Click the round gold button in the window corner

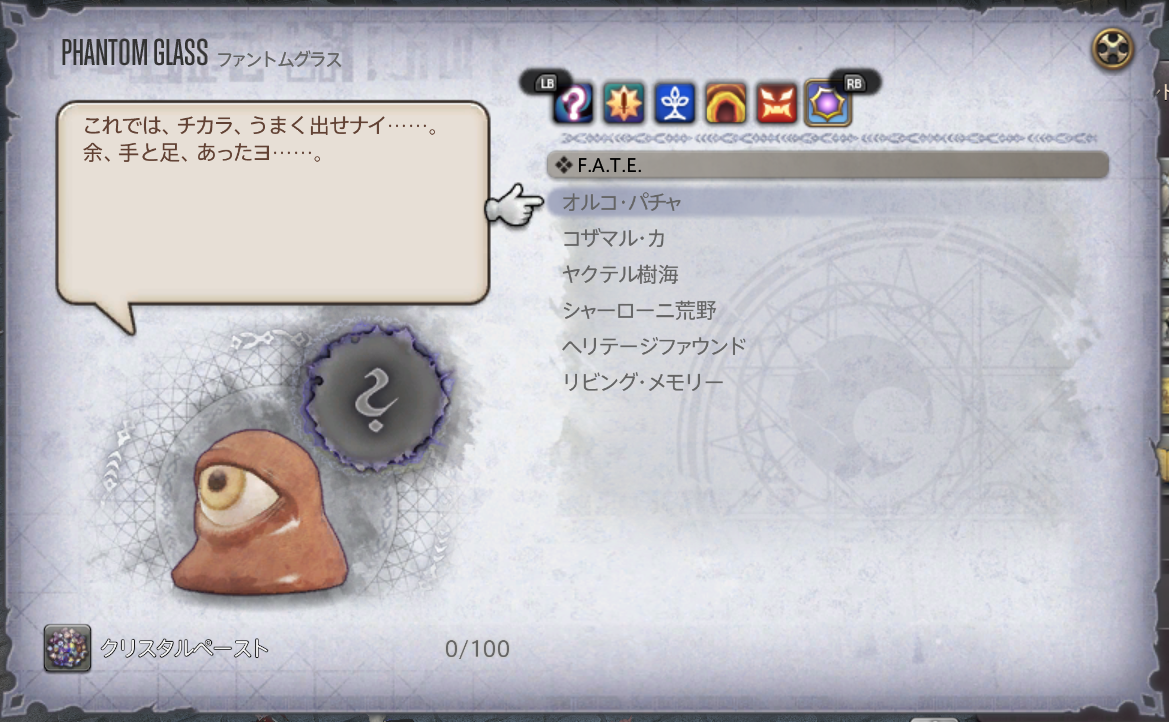coord(1112,48)
